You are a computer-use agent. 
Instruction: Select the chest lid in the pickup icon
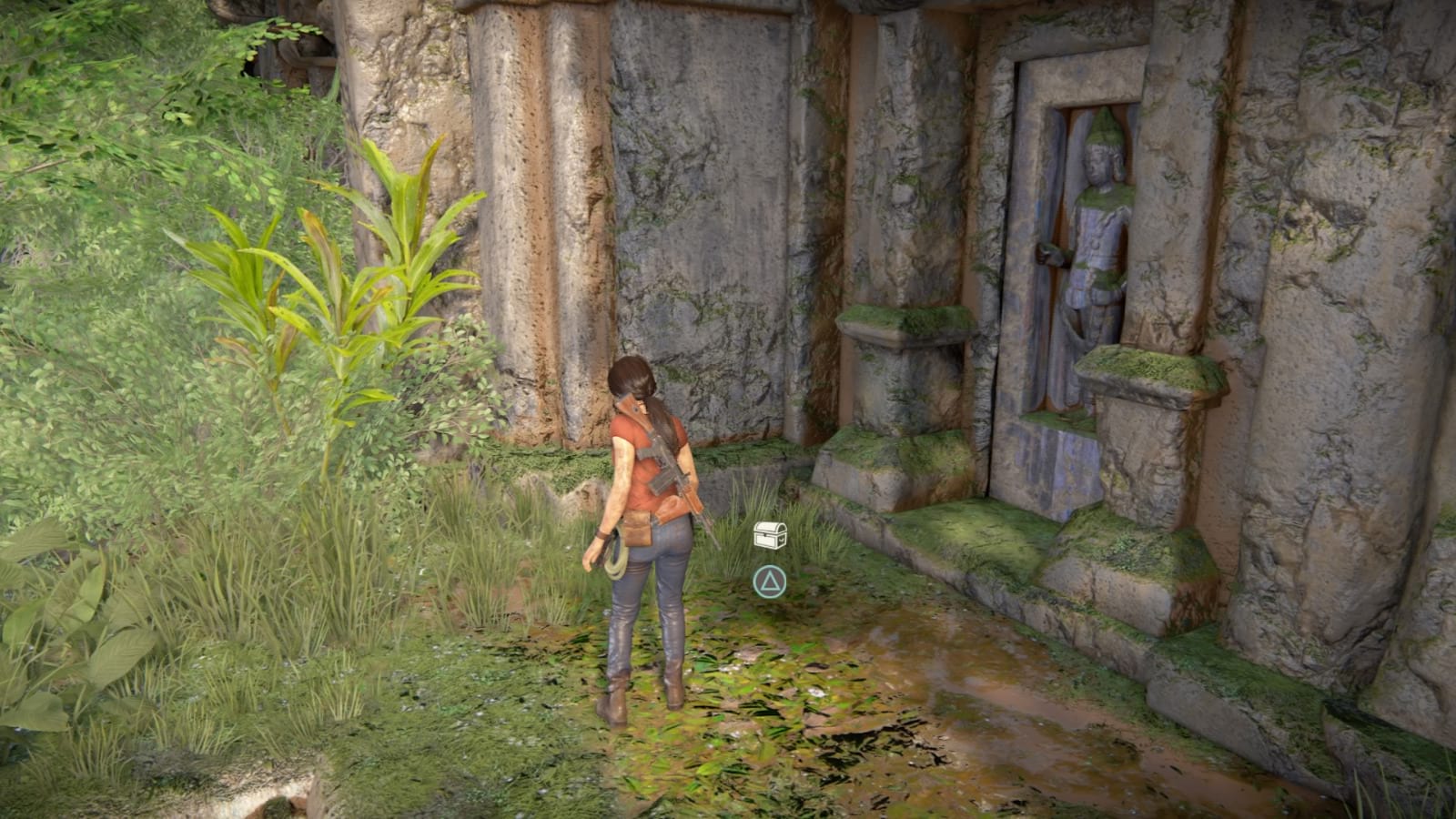[x=768, y=527]
